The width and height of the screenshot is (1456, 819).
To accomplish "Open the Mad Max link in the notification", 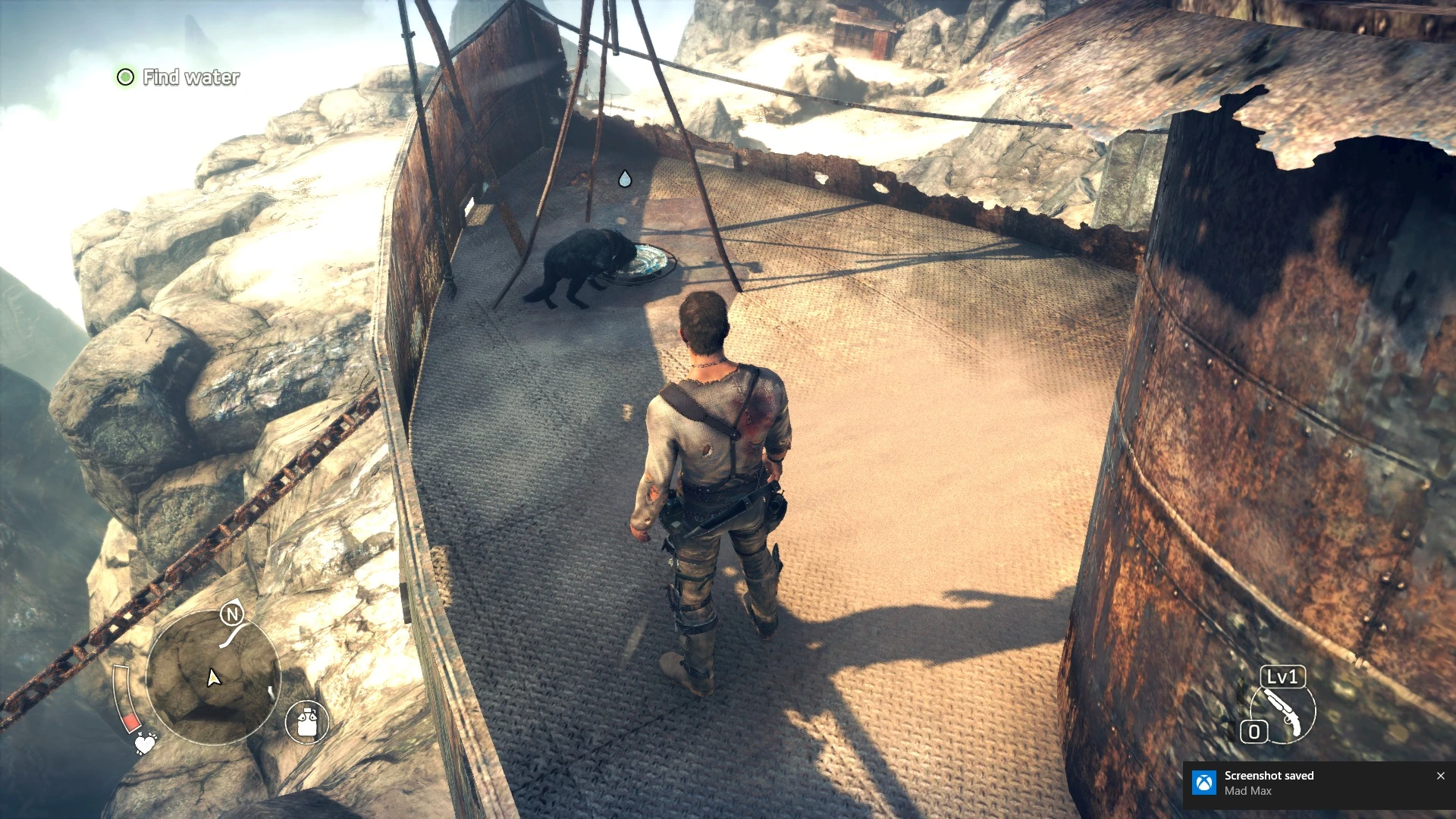I will click(1248, 791).
